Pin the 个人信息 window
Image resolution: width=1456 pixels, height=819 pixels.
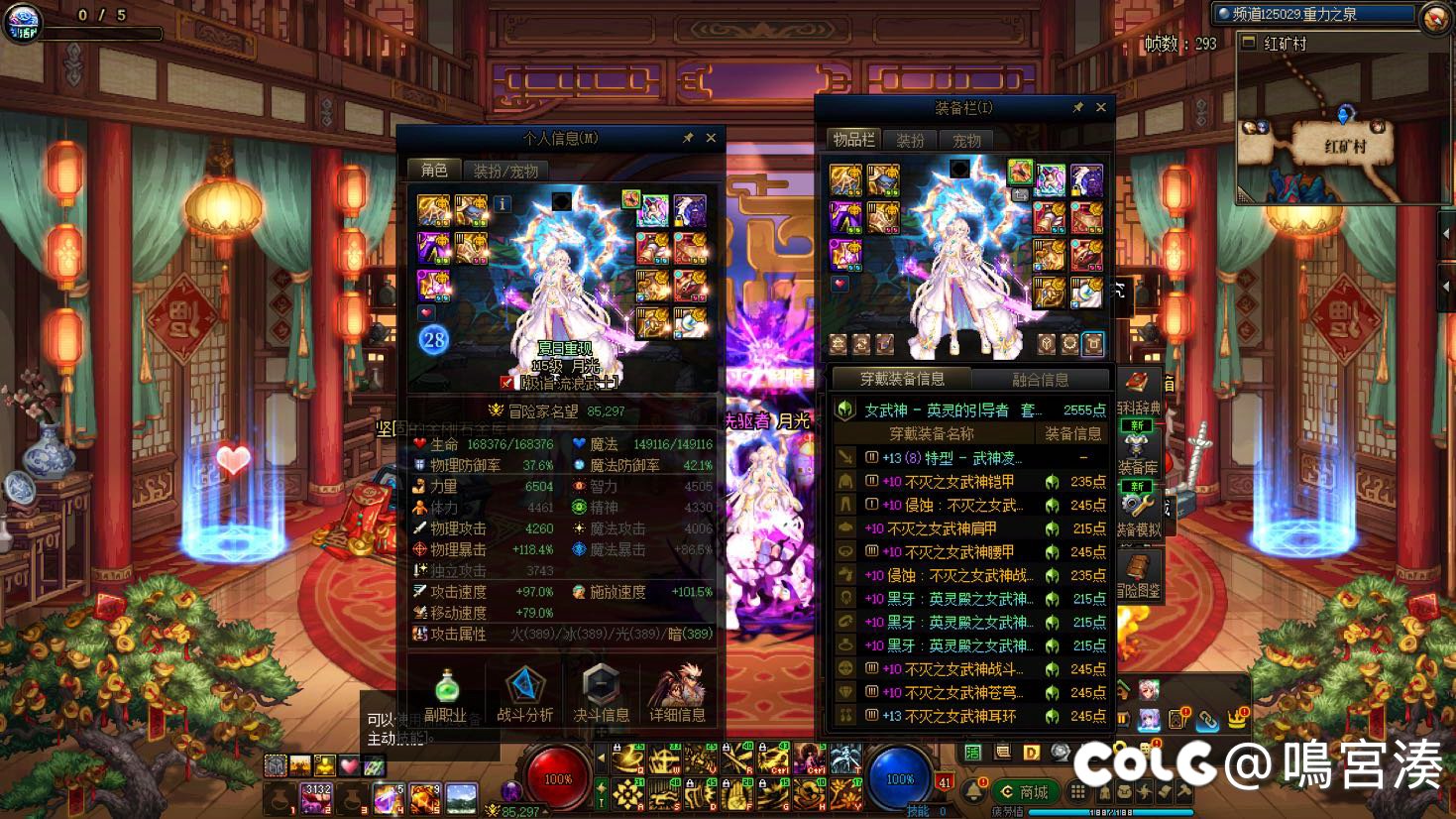[x=688, y=138]
